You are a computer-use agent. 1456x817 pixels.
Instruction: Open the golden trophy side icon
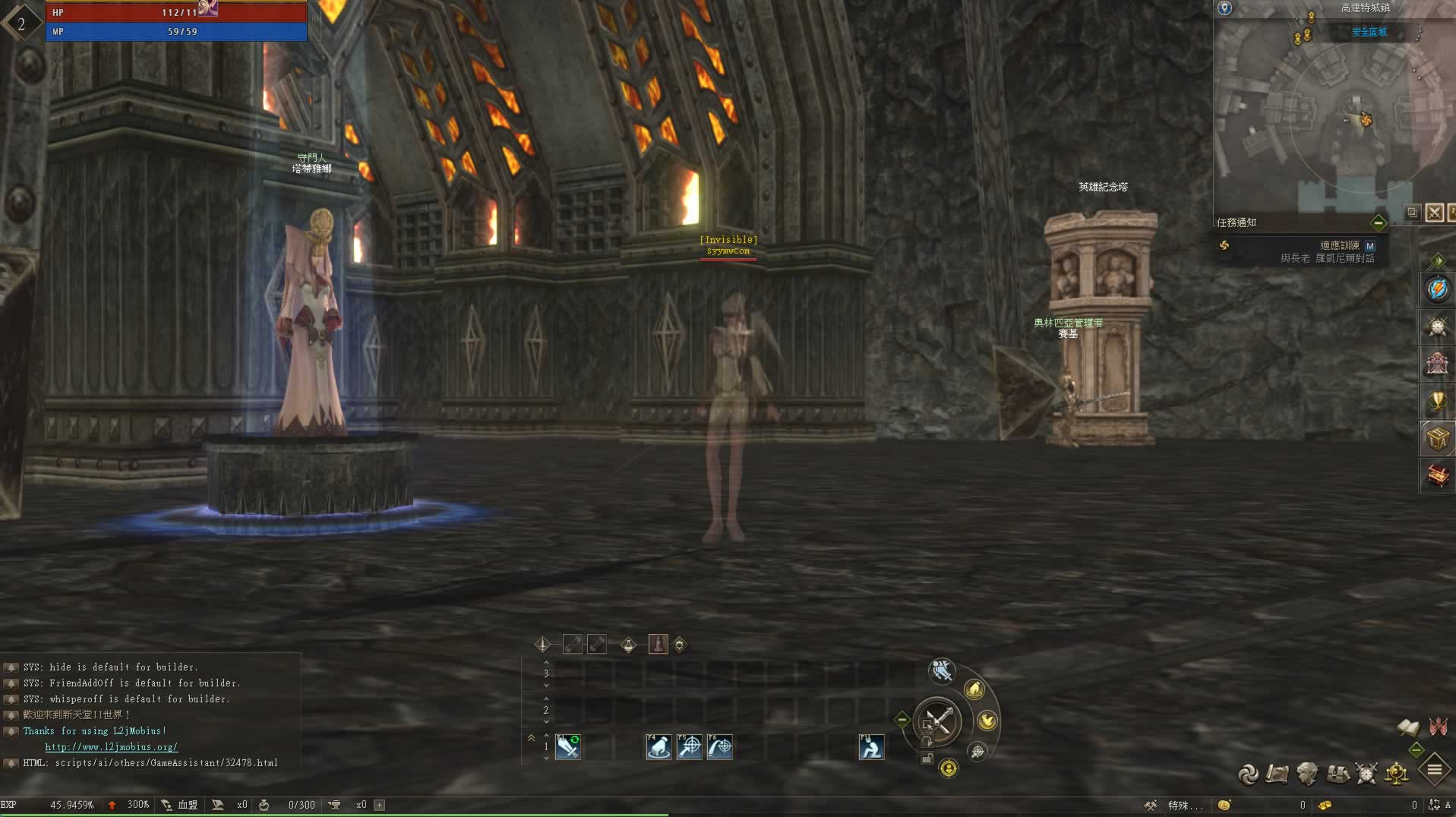point(1437,401)
